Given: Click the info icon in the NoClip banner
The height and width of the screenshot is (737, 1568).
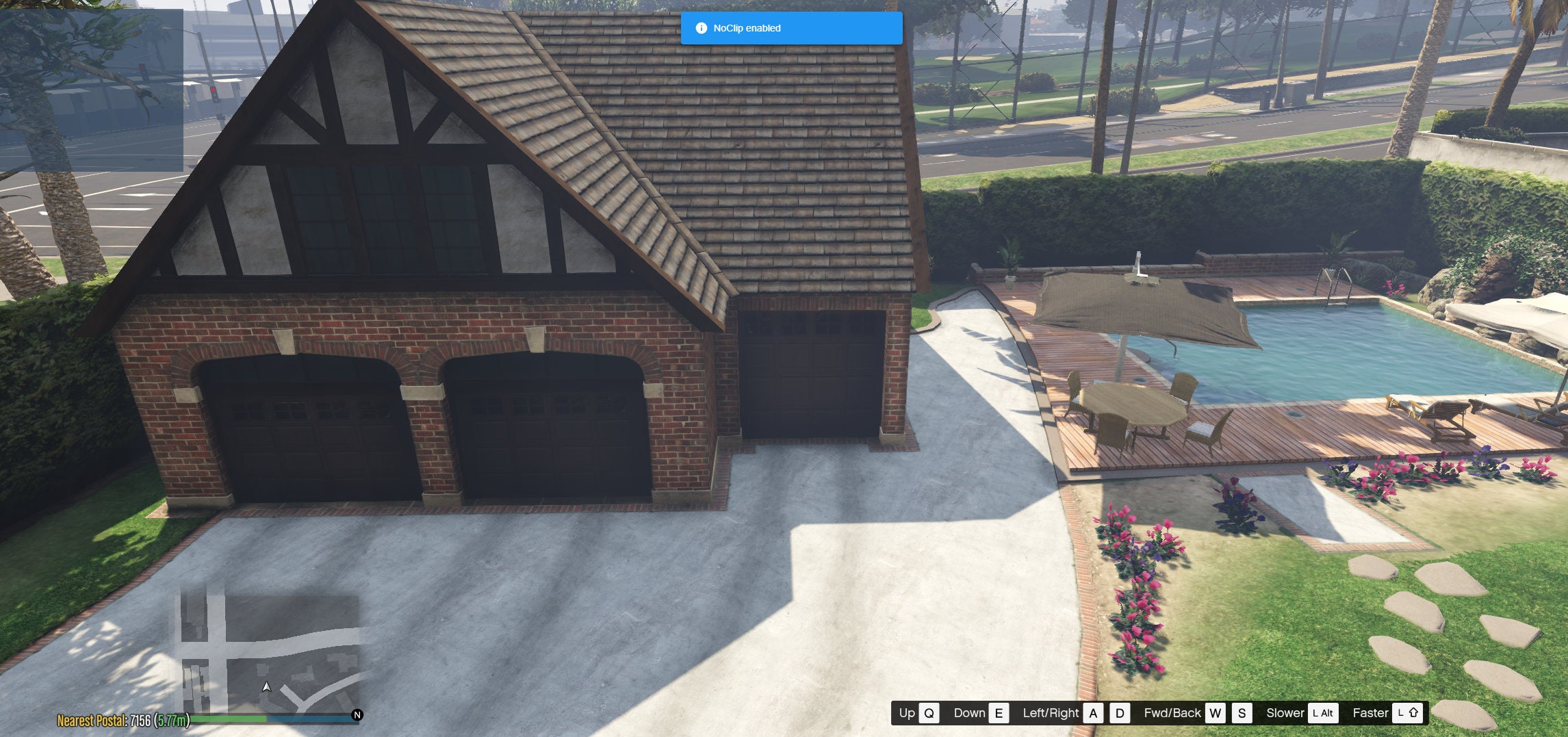Looking at the screenshot, I should point(701,29).
